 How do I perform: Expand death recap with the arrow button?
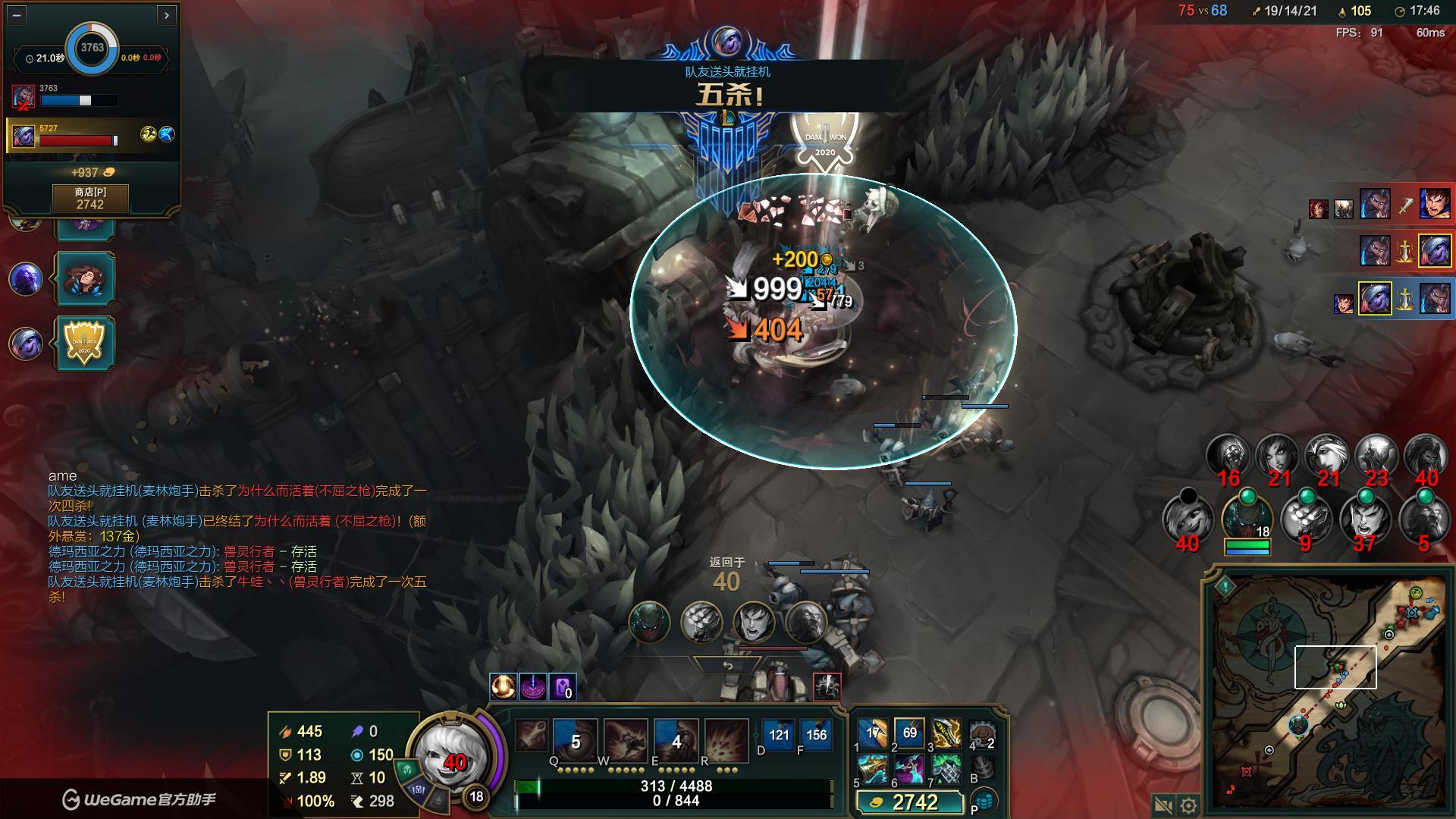[x=167, y=14]
